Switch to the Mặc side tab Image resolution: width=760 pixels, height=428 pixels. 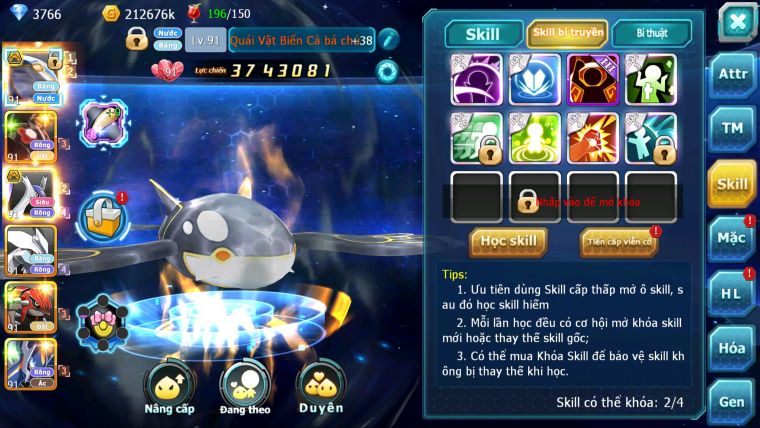(733, 238)
